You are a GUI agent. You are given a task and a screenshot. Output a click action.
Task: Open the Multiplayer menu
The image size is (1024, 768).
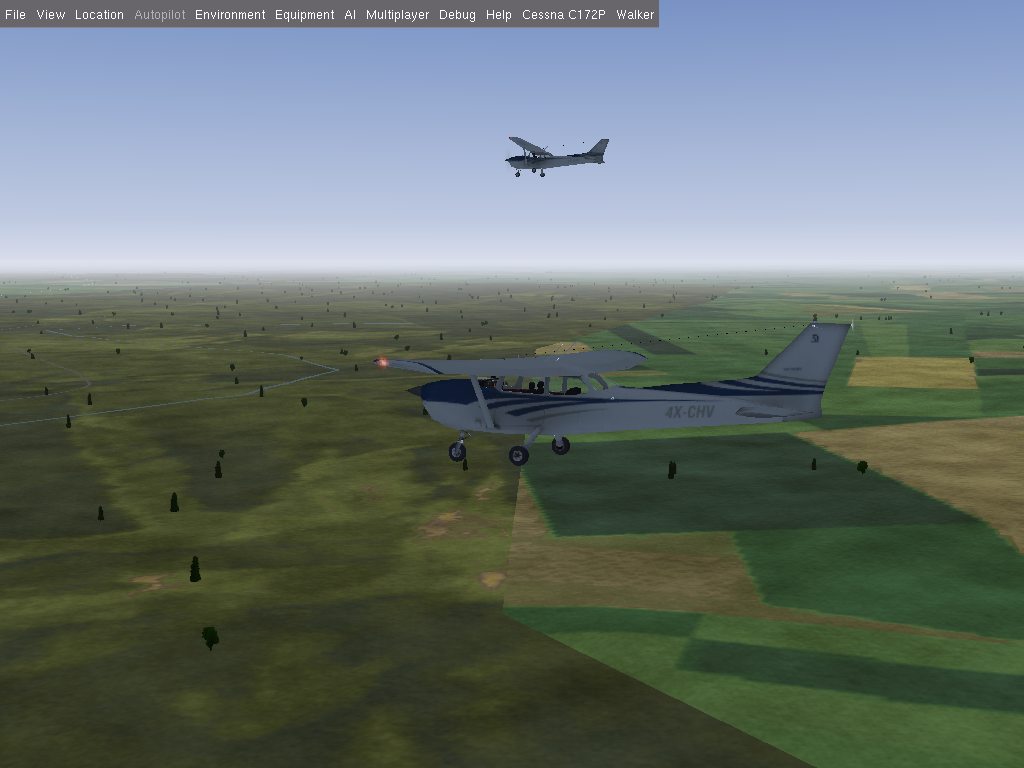[397, 15]
